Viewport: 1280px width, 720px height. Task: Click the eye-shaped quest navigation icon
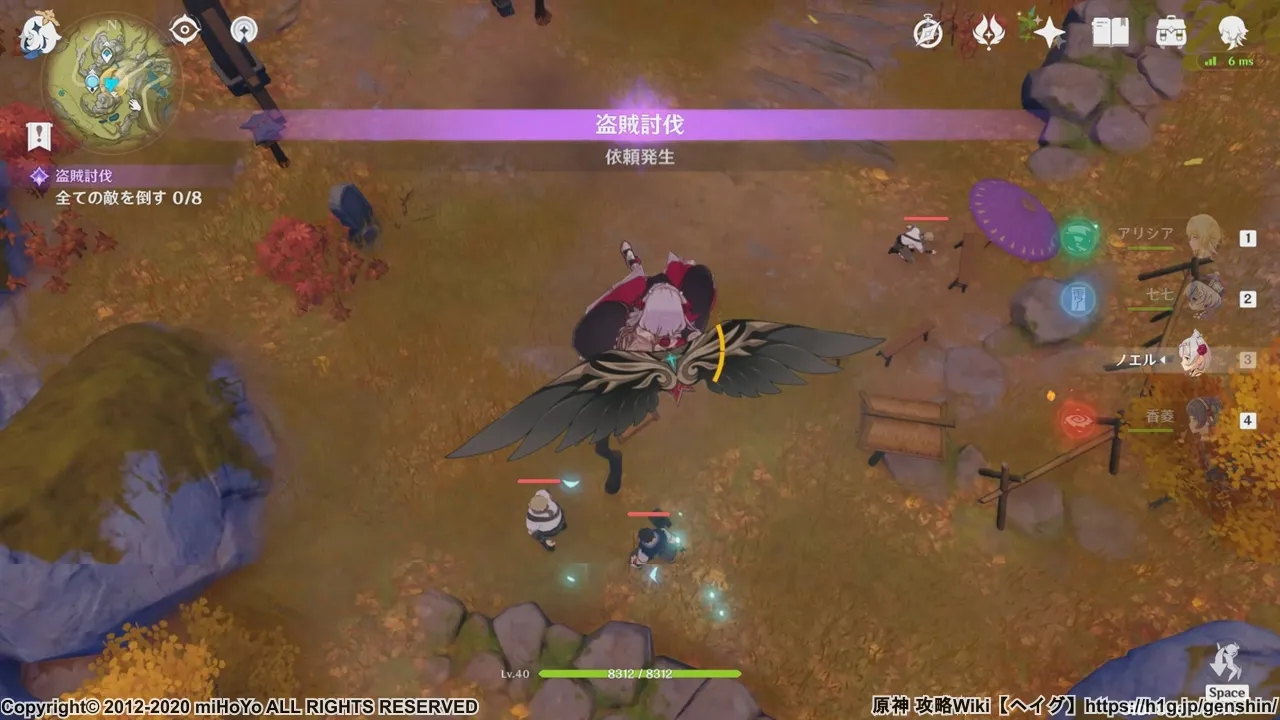click(184, 30)
